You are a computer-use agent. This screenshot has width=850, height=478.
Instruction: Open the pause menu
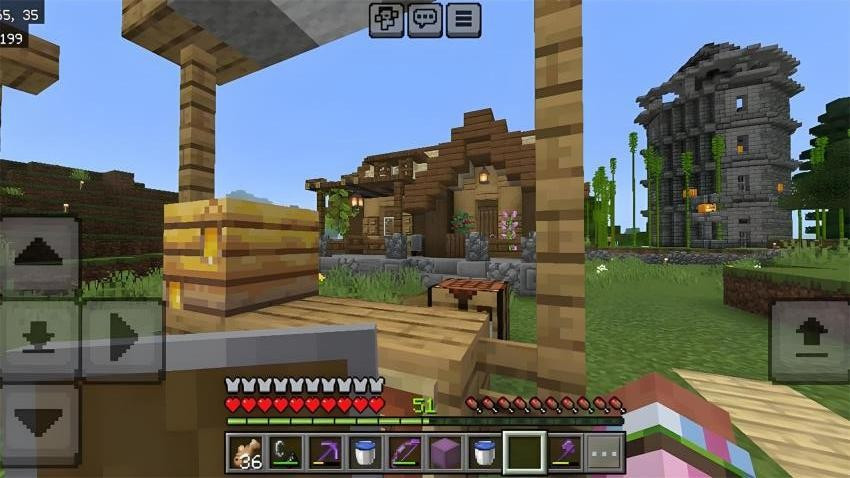tap(463, 20)
